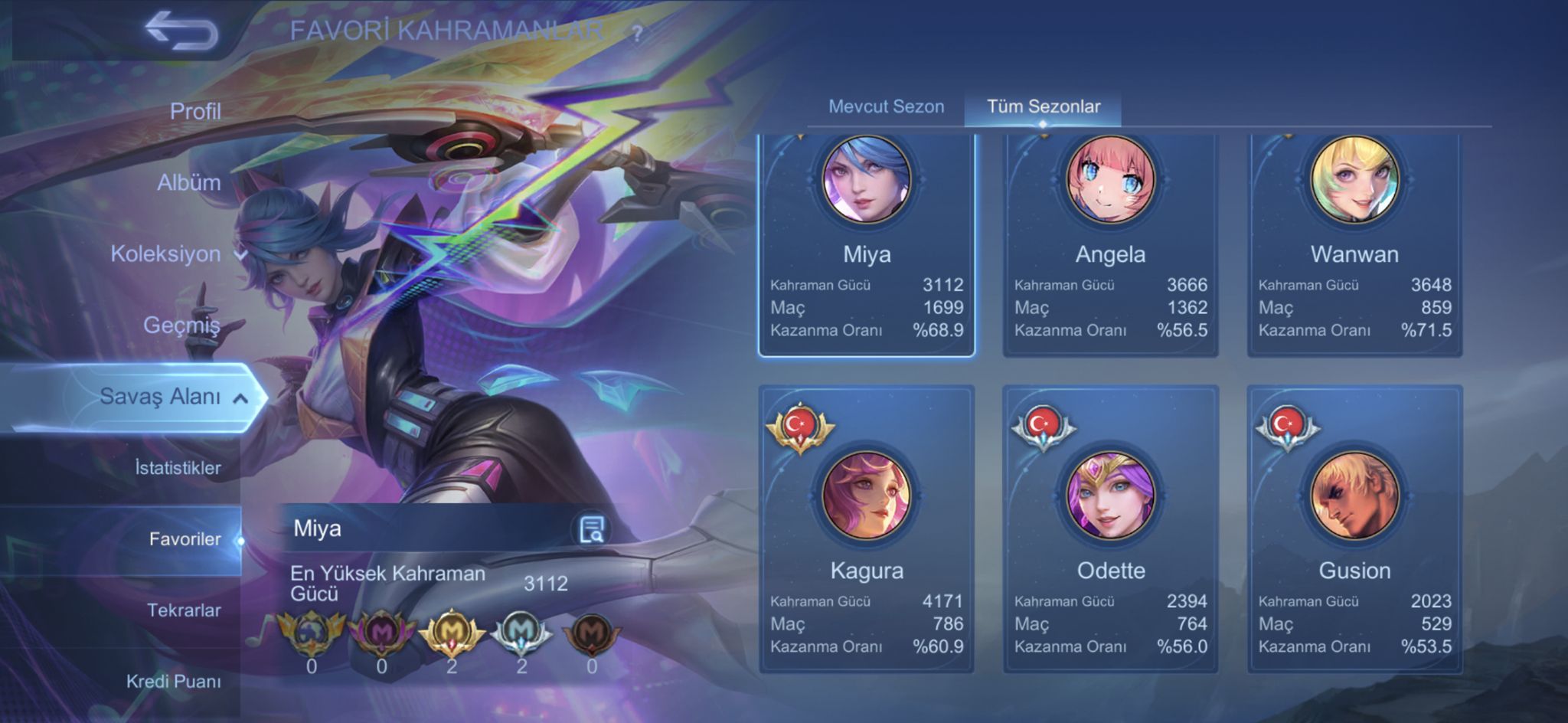Viewport: 1568px width, 723px height.
Task: Open Miya's match record details icon
Action: click(x=593, y=528)
